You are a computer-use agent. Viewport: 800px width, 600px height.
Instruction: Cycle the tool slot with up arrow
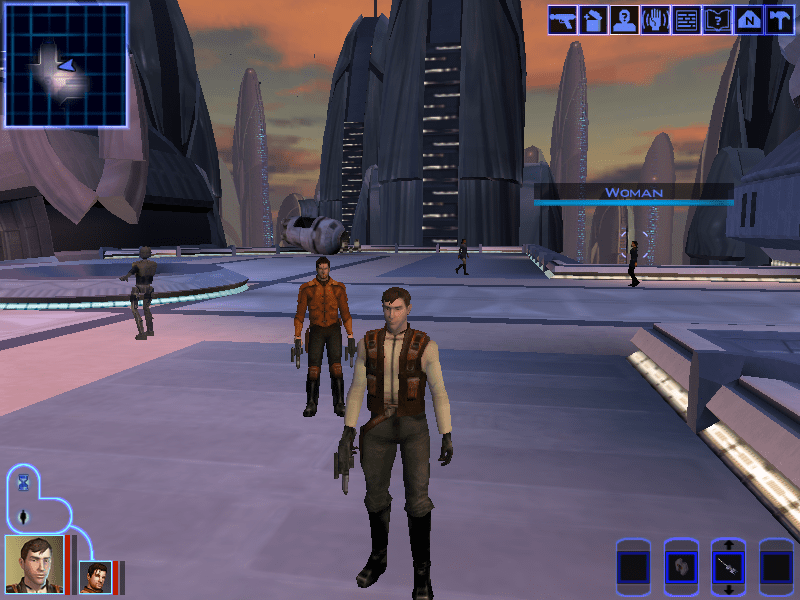coord(728,544)
